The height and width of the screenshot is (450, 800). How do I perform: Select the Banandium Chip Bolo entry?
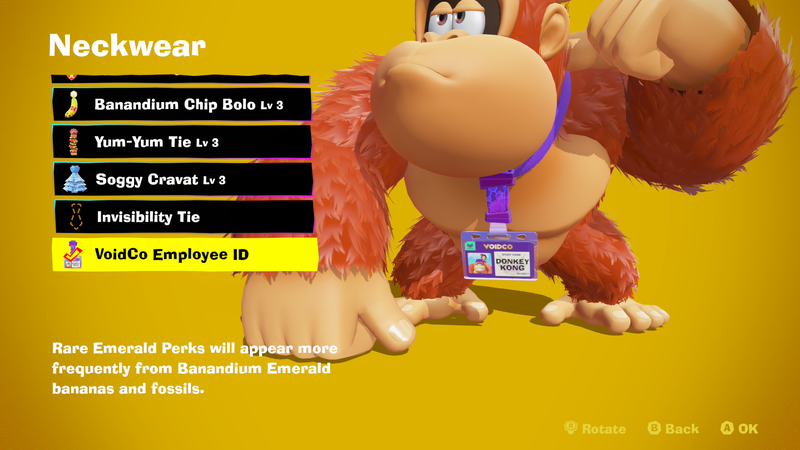point(181,104)
